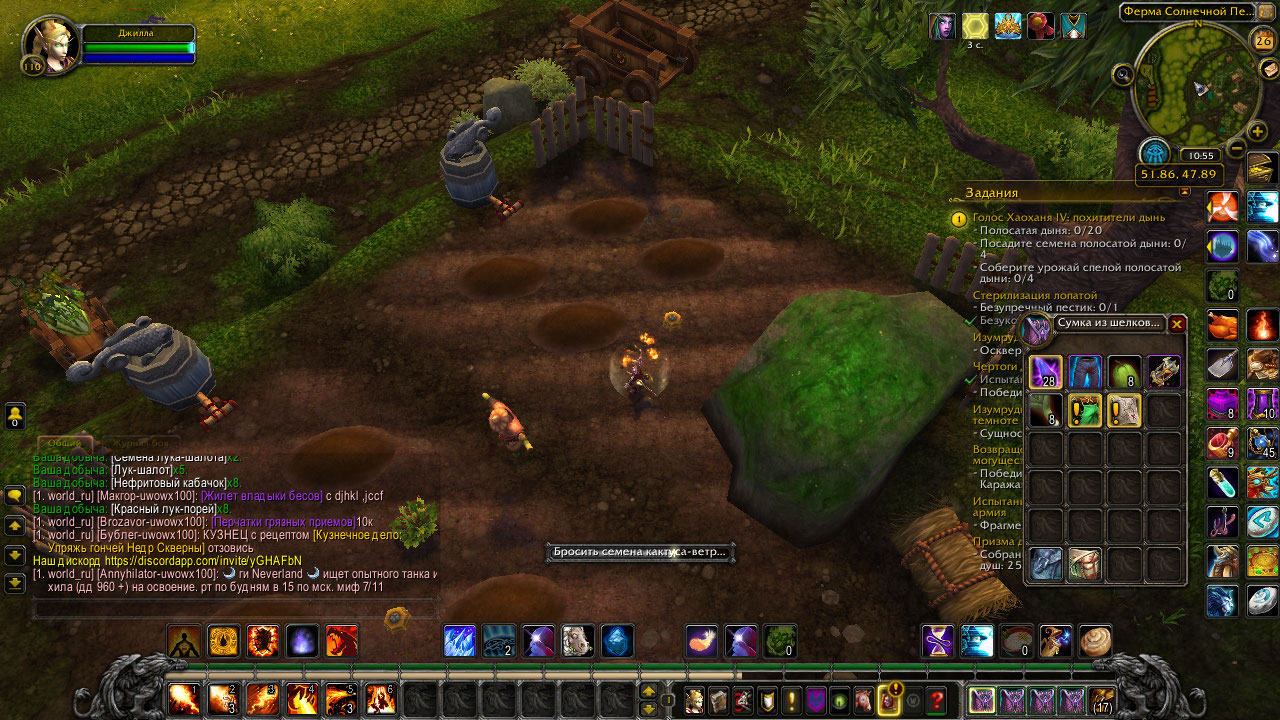Select the green melon stack in the bag

coord(1124,372)
